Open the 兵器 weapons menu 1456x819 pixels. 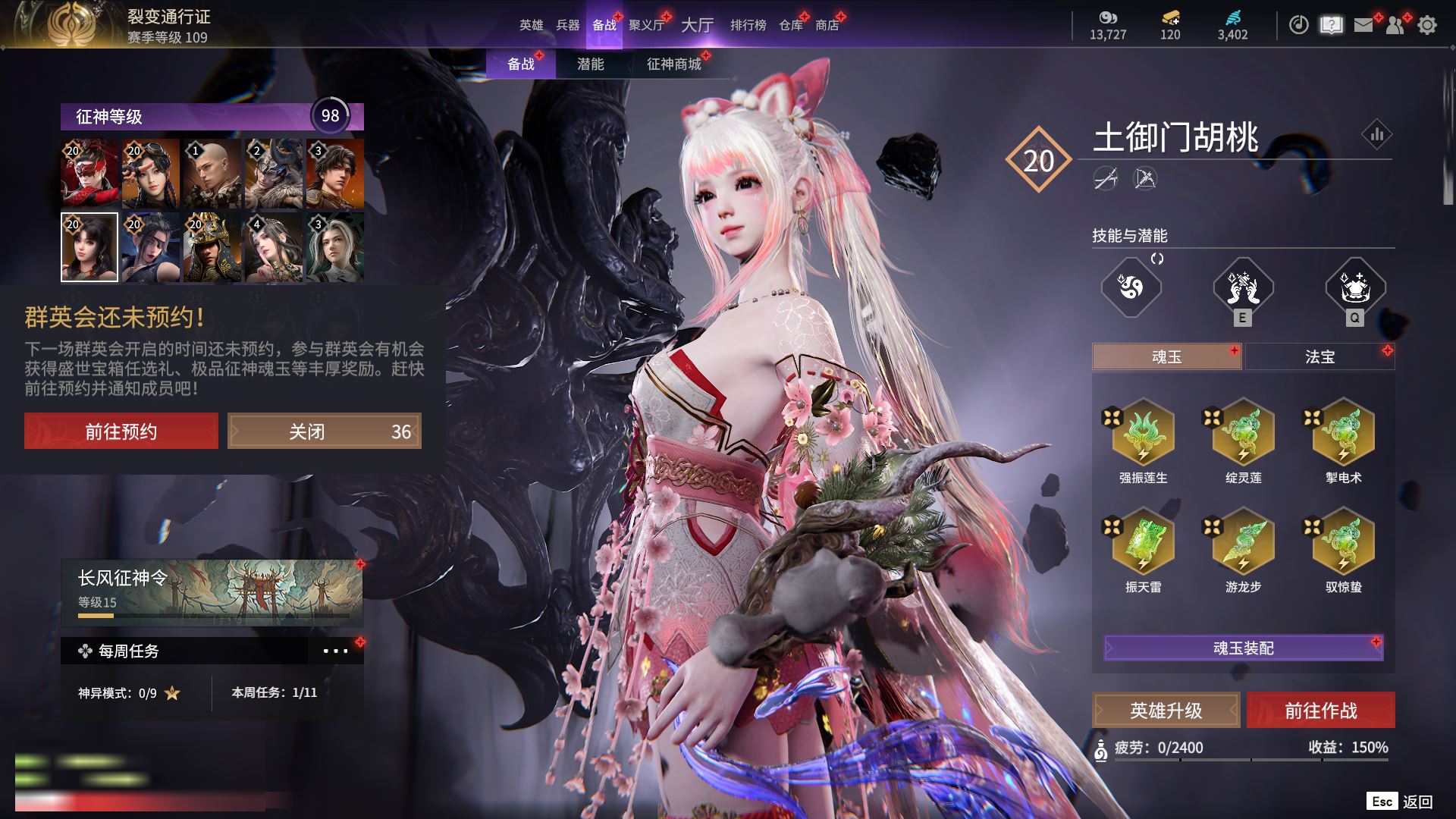[567, 25]
